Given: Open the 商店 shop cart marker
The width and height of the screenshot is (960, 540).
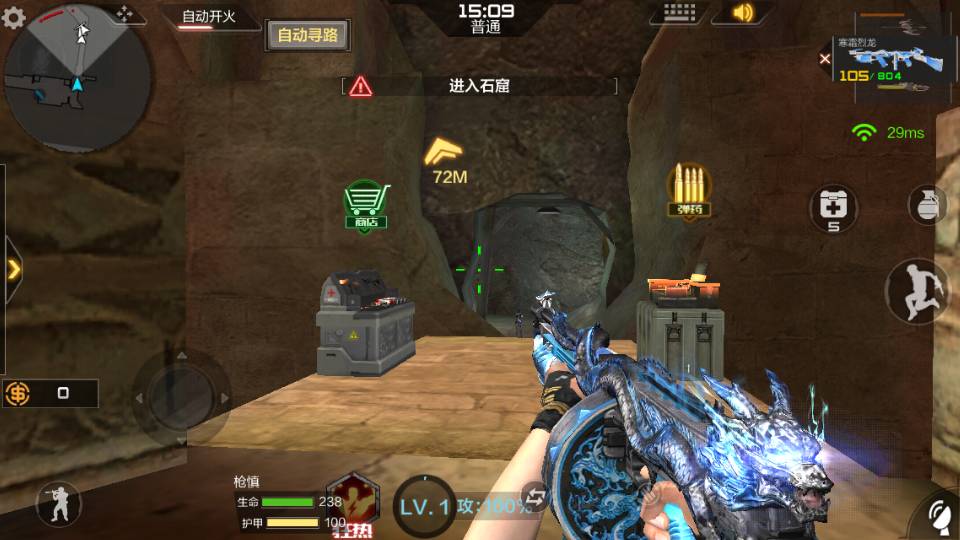Looking at the screenshot, I should (x=365, y=204).
